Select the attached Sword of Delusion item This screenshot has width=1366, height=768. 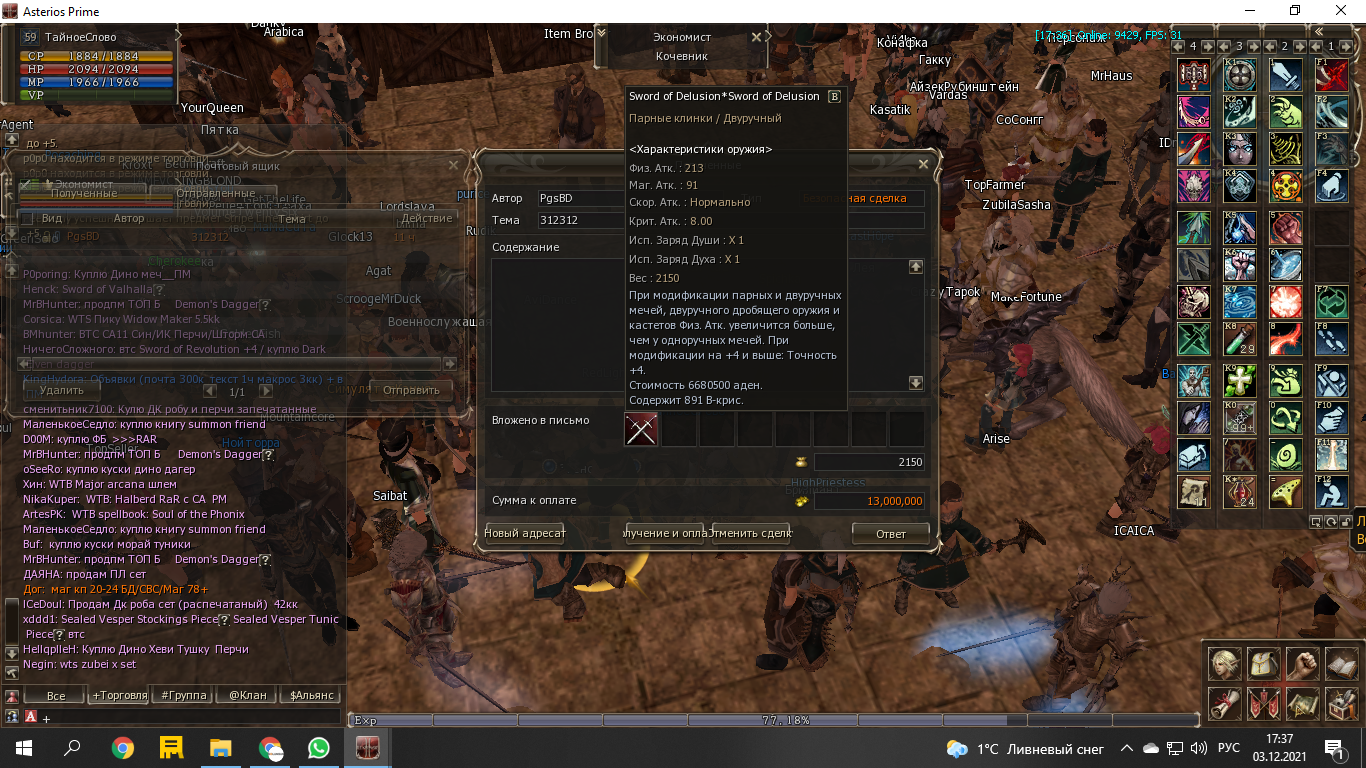point(641,429)
